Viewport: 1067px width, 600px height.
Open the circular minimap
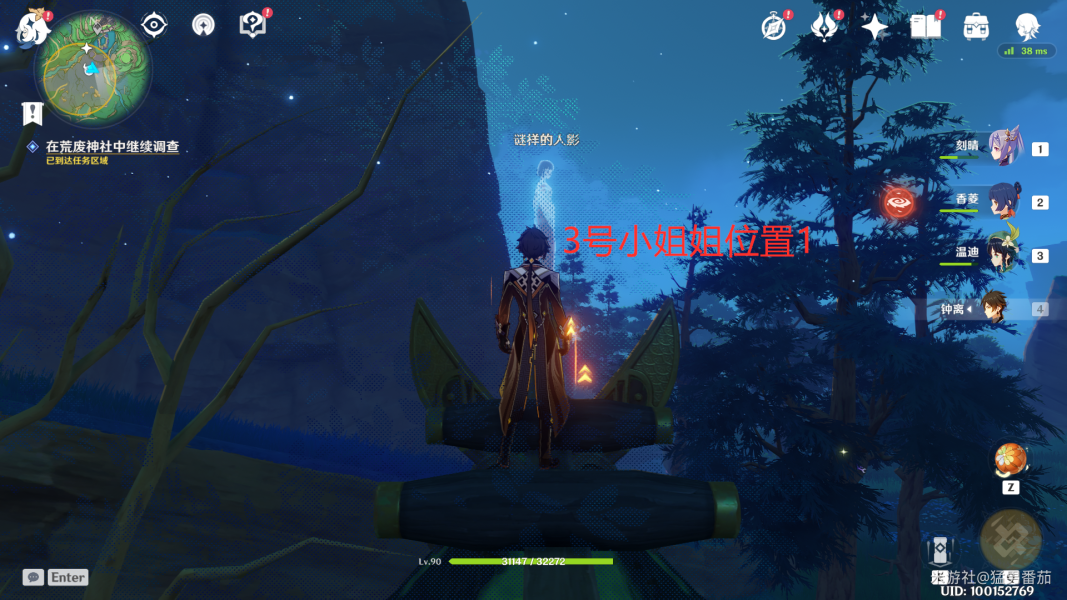coord(92,68)
